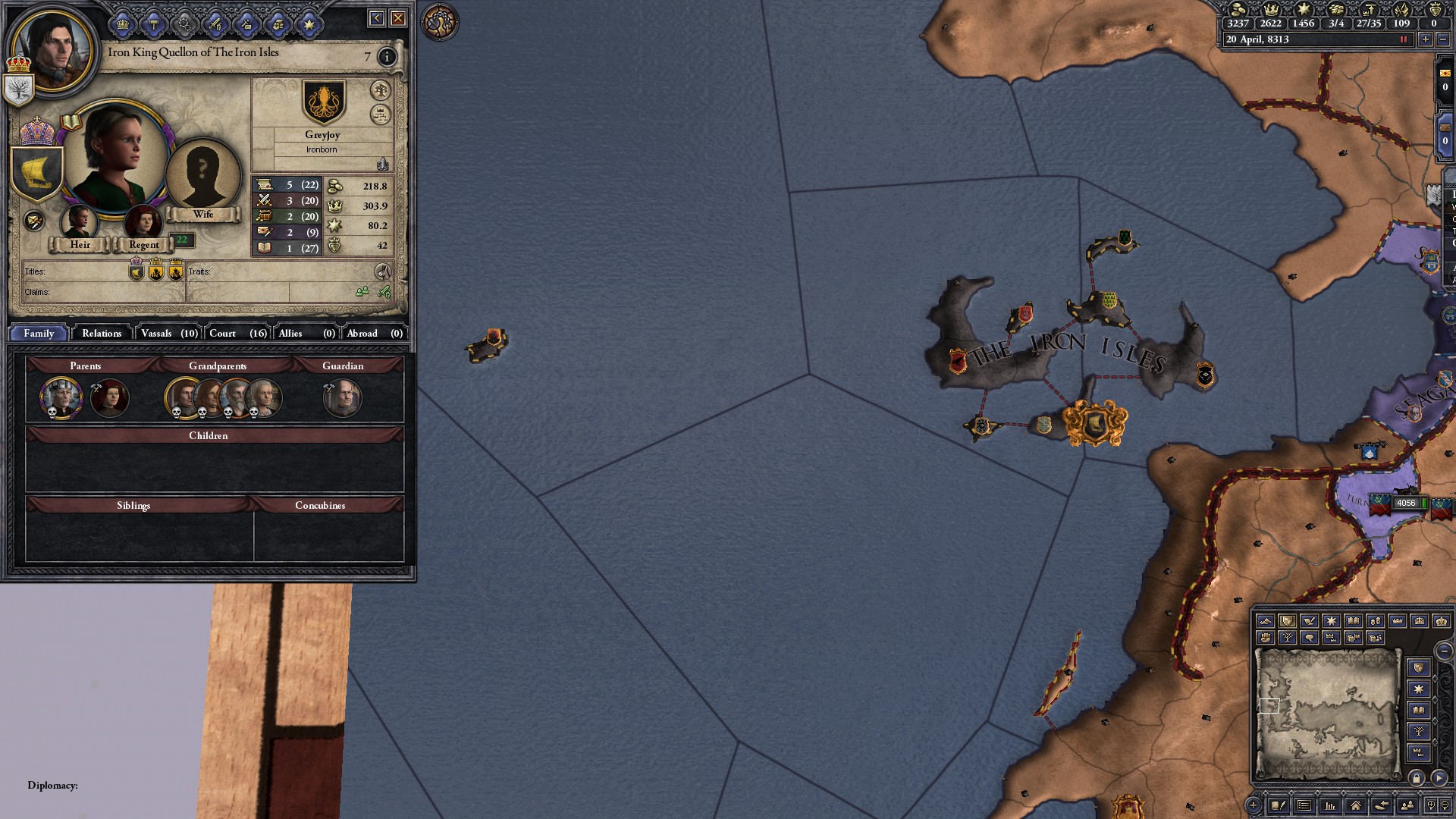Open the Vassals tab
Screen dimensions: 1456x819
tap(169, 333)
